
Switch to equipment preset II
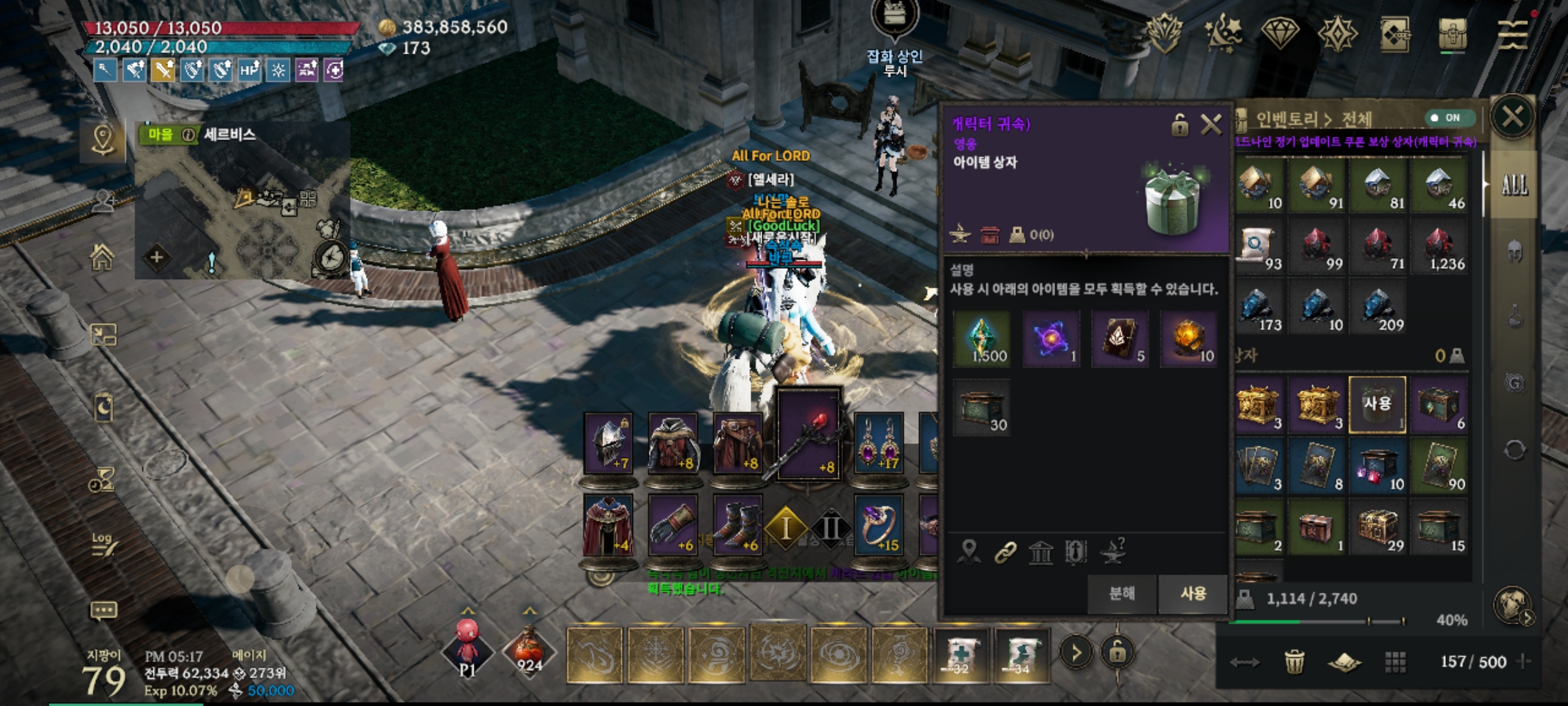click(x=830, y=528)
